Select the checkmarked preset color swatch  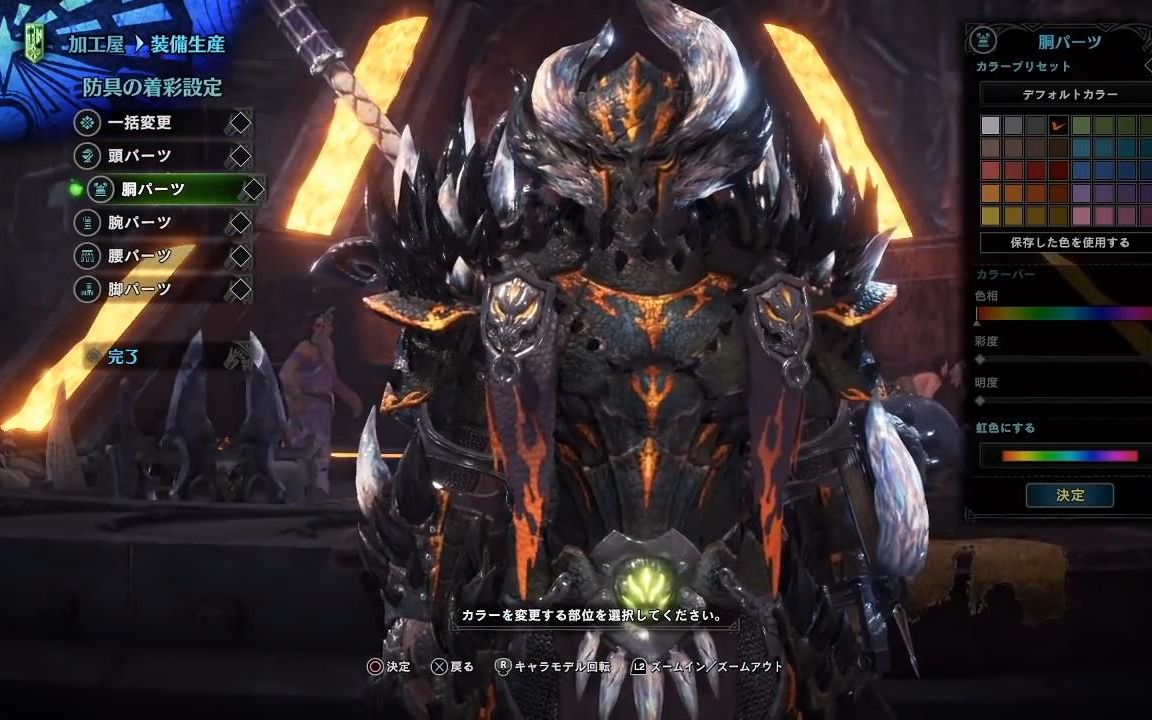point(1059,126)
